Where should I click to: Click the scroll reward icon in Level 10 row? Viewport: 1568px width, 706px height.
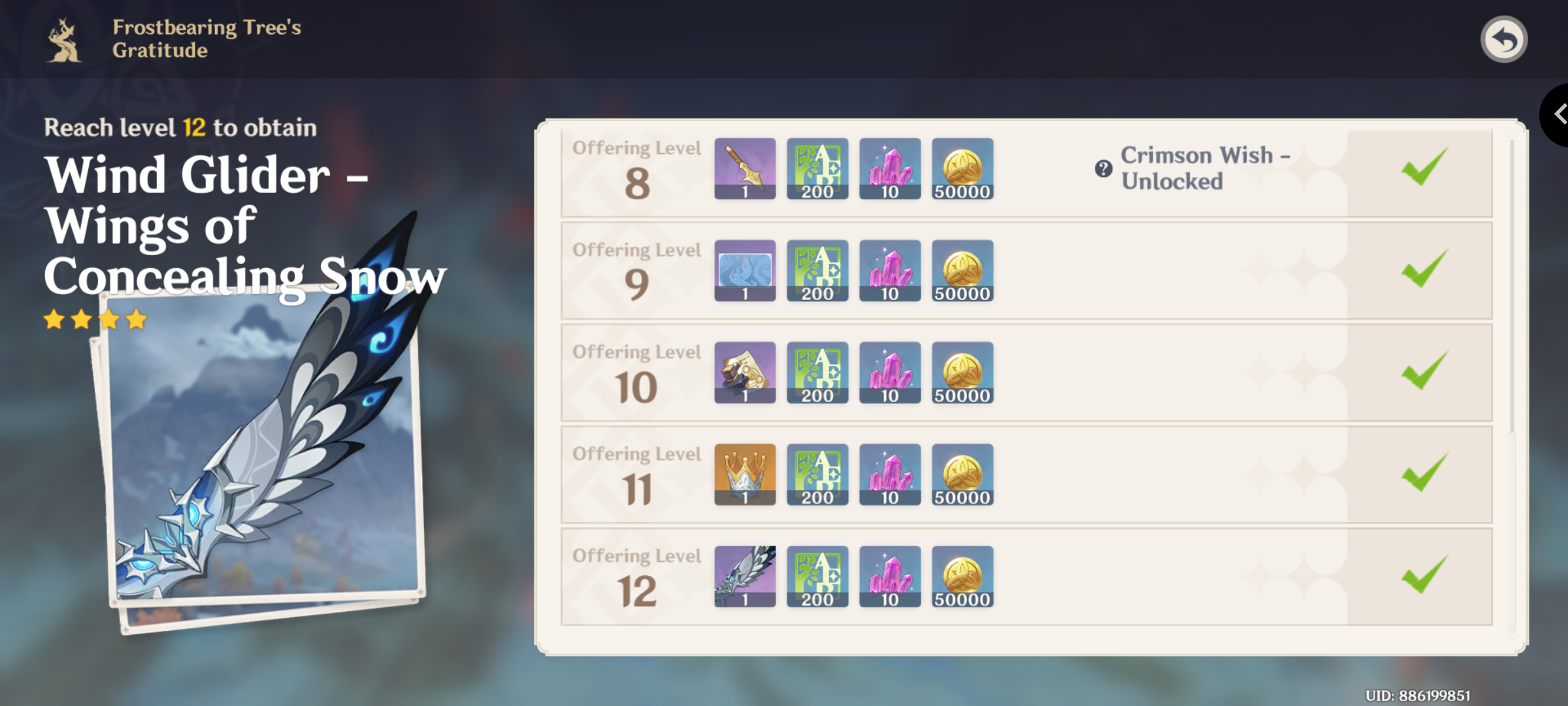coord(745,373)
